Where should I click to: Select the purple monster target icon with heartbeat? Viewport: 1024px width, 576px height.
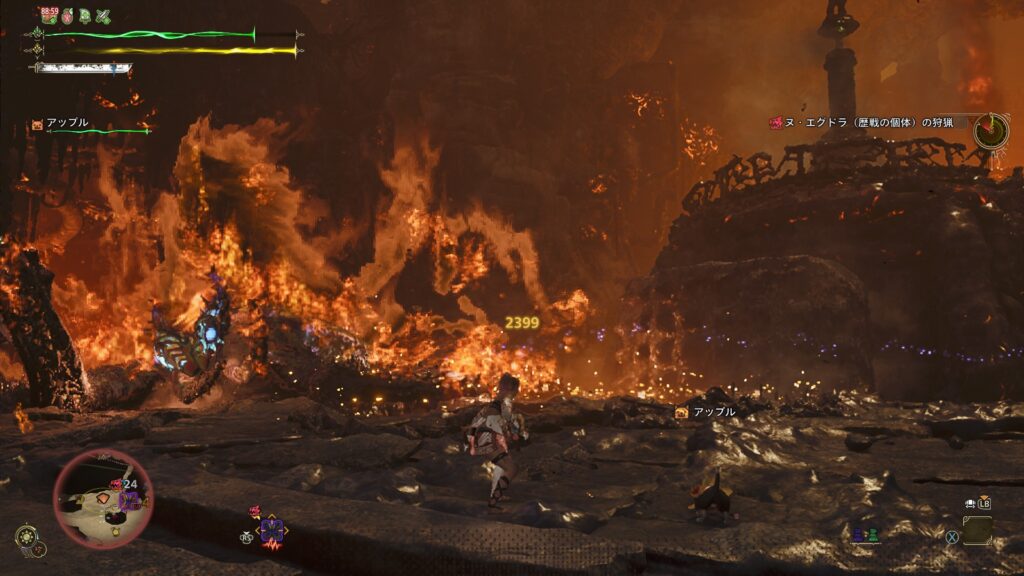tap(271, 531)
